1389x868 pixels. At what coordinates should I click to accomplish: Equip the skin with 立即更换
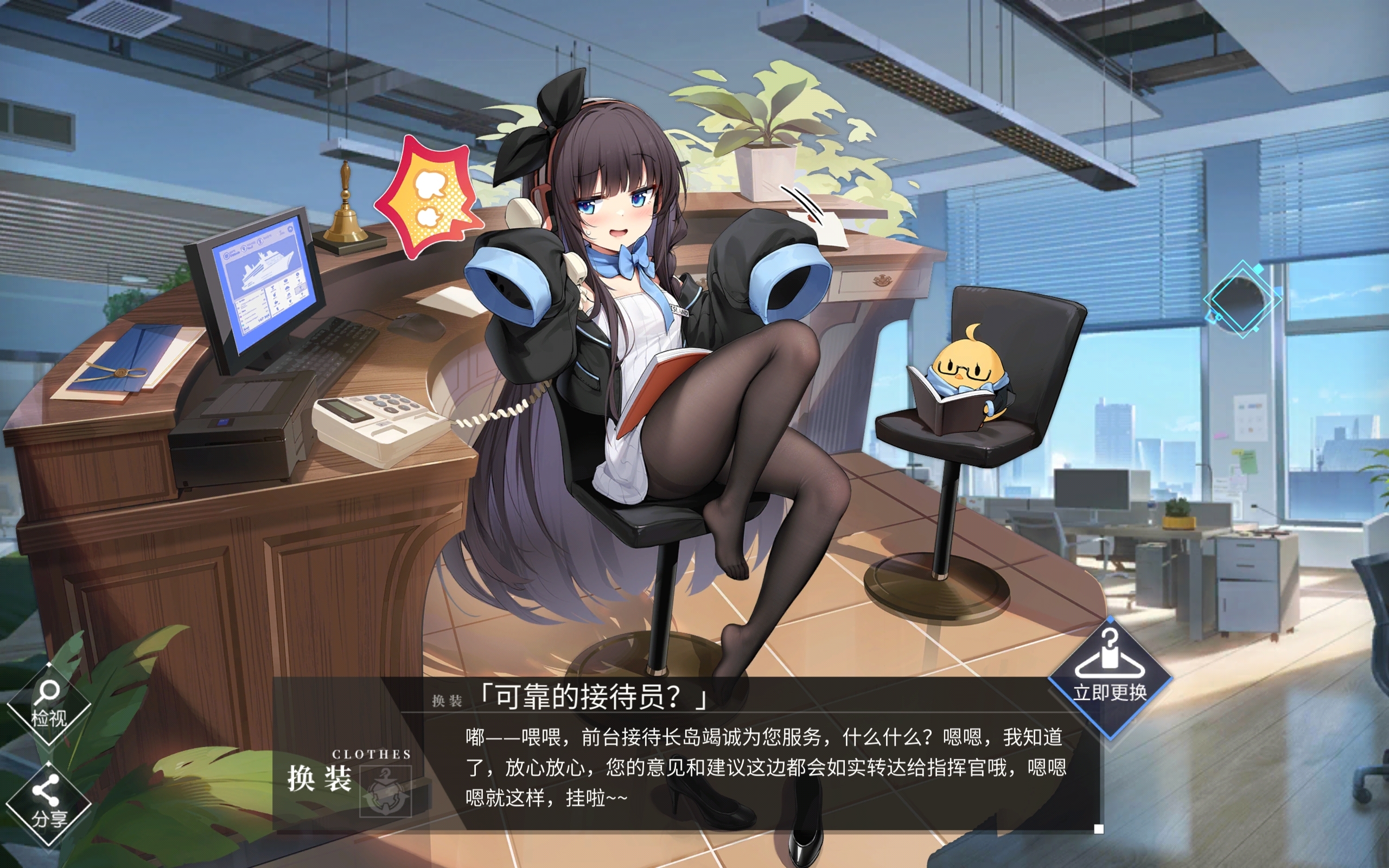coord(1110,676)
